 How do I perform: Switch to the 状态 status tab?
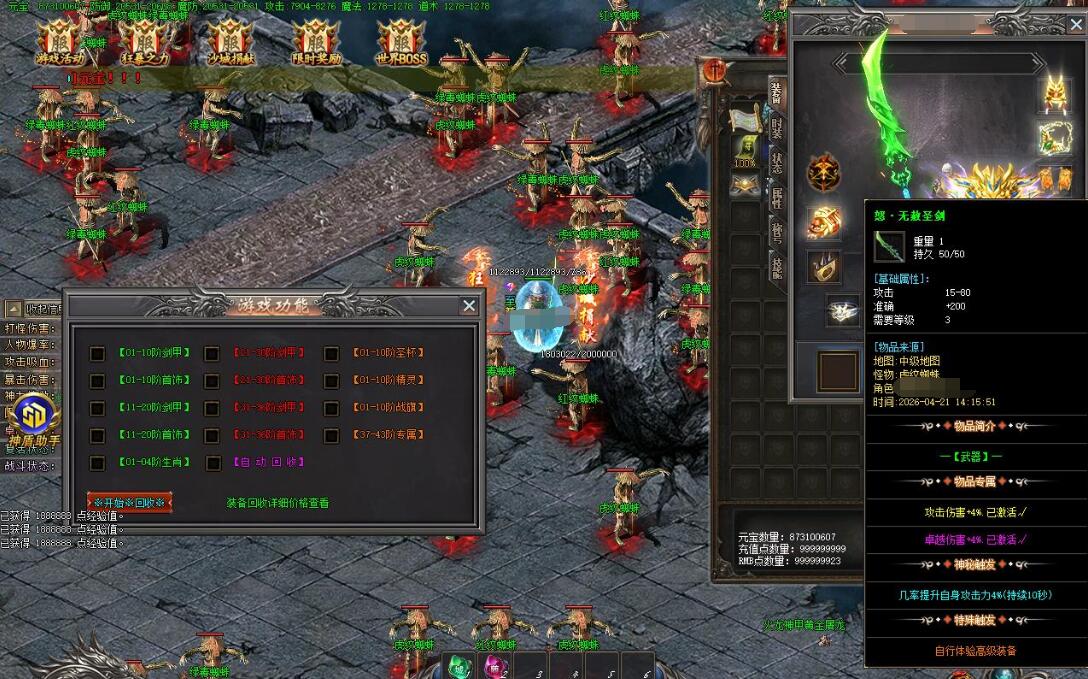coord(777,162)
